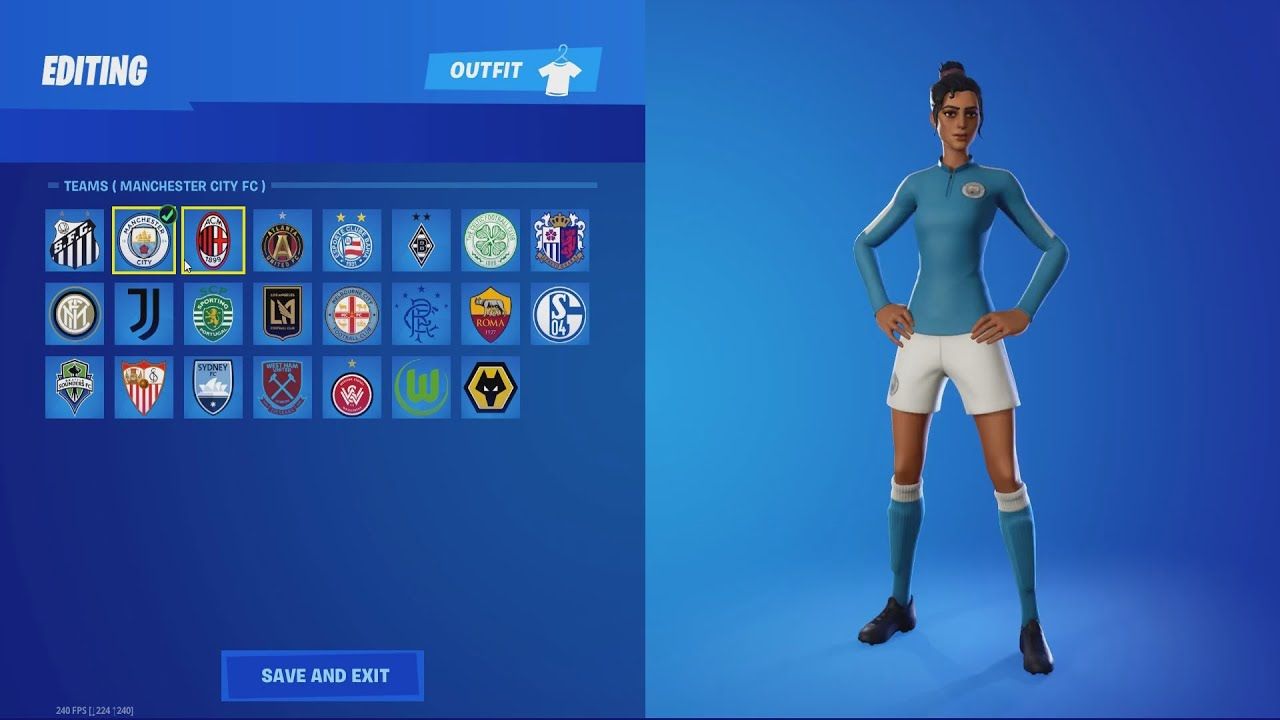
Task: Select the West Ham United badge
Action: tap(282, 387)
